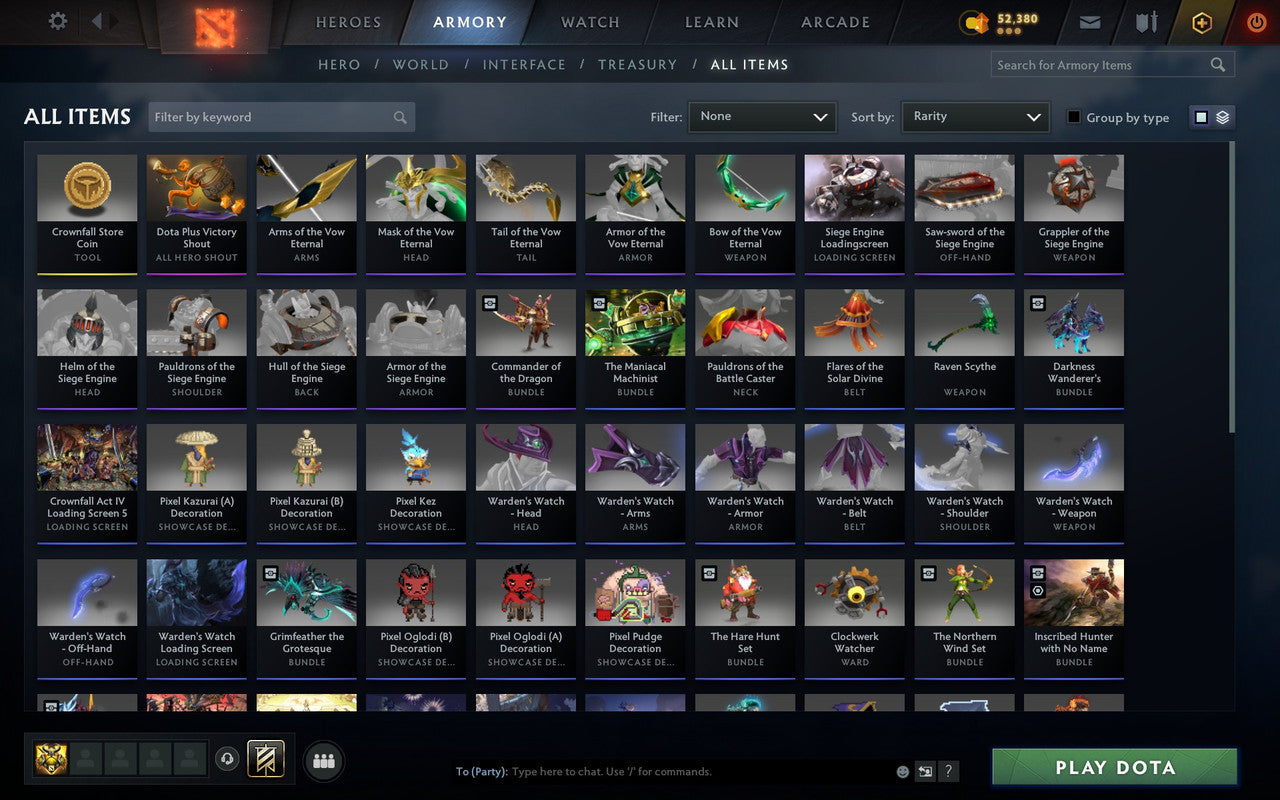Switch to grid view toggle
Image resolution: width=1280 pixels, height=800 pixels.
pos(1199,116)
